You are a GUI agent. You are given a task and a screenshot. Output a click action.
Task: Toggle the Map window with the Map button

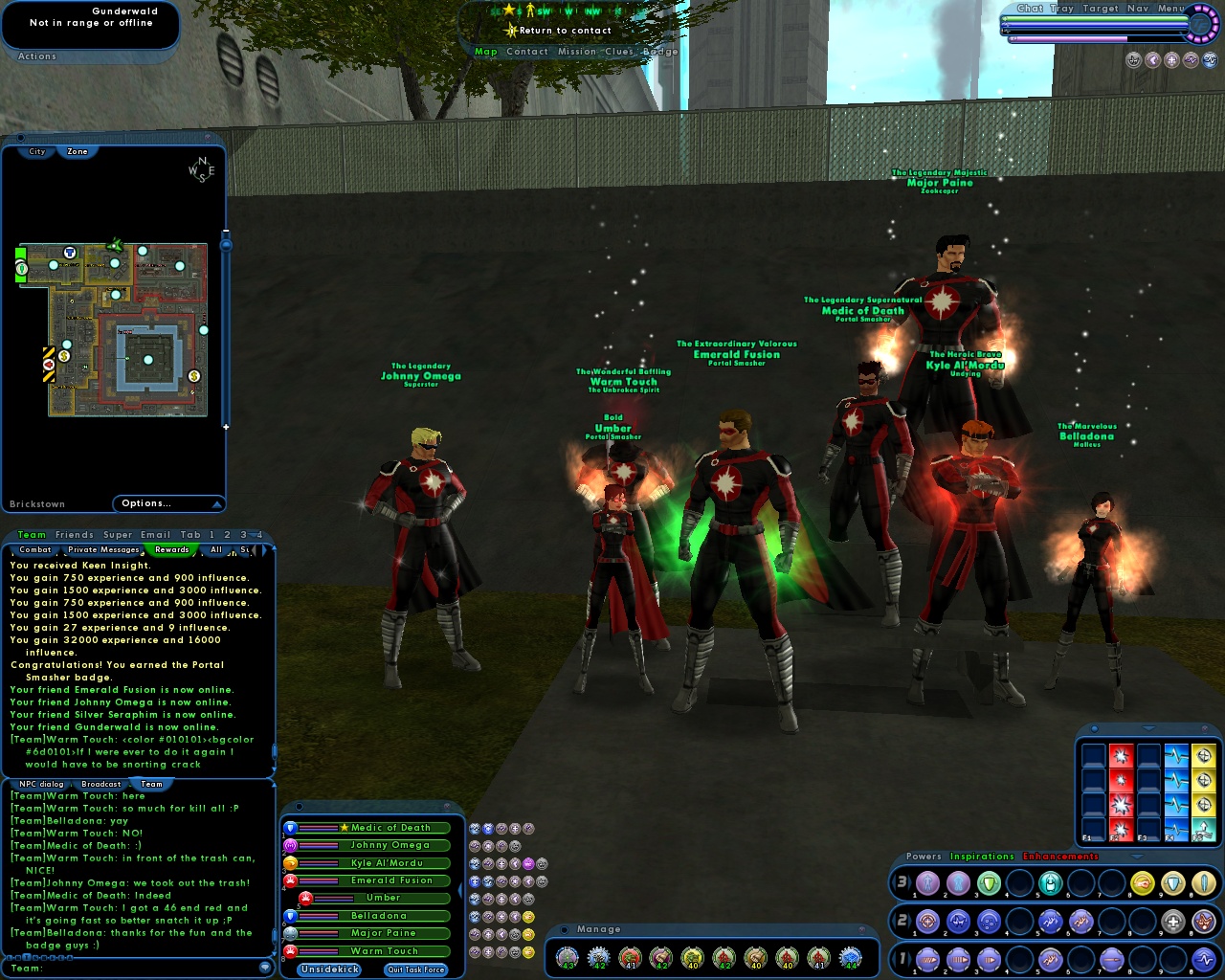click(486, 51)
